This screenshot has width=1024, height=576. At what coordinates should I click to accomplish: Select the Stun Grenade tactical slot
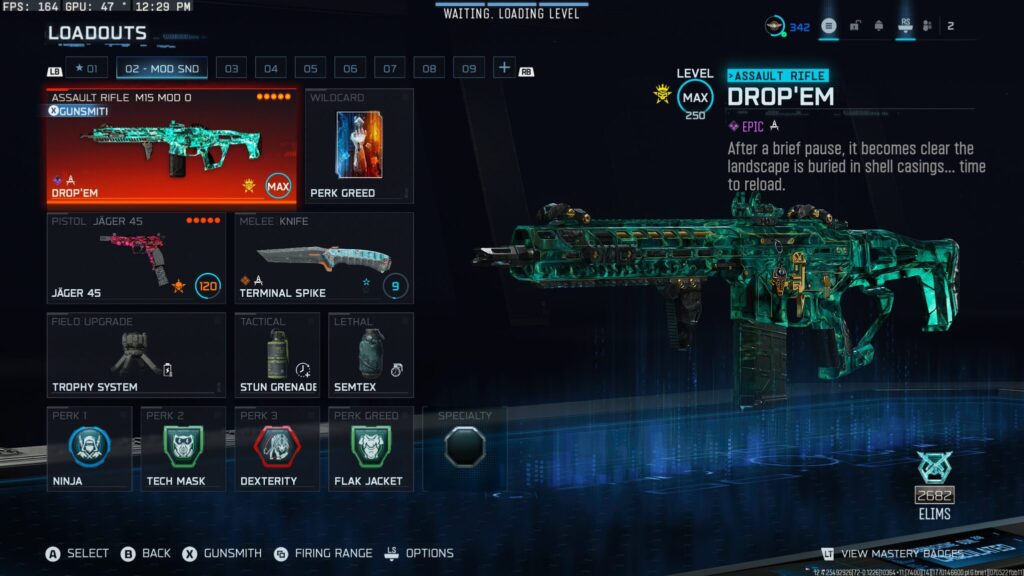click(x=277, y=356)
